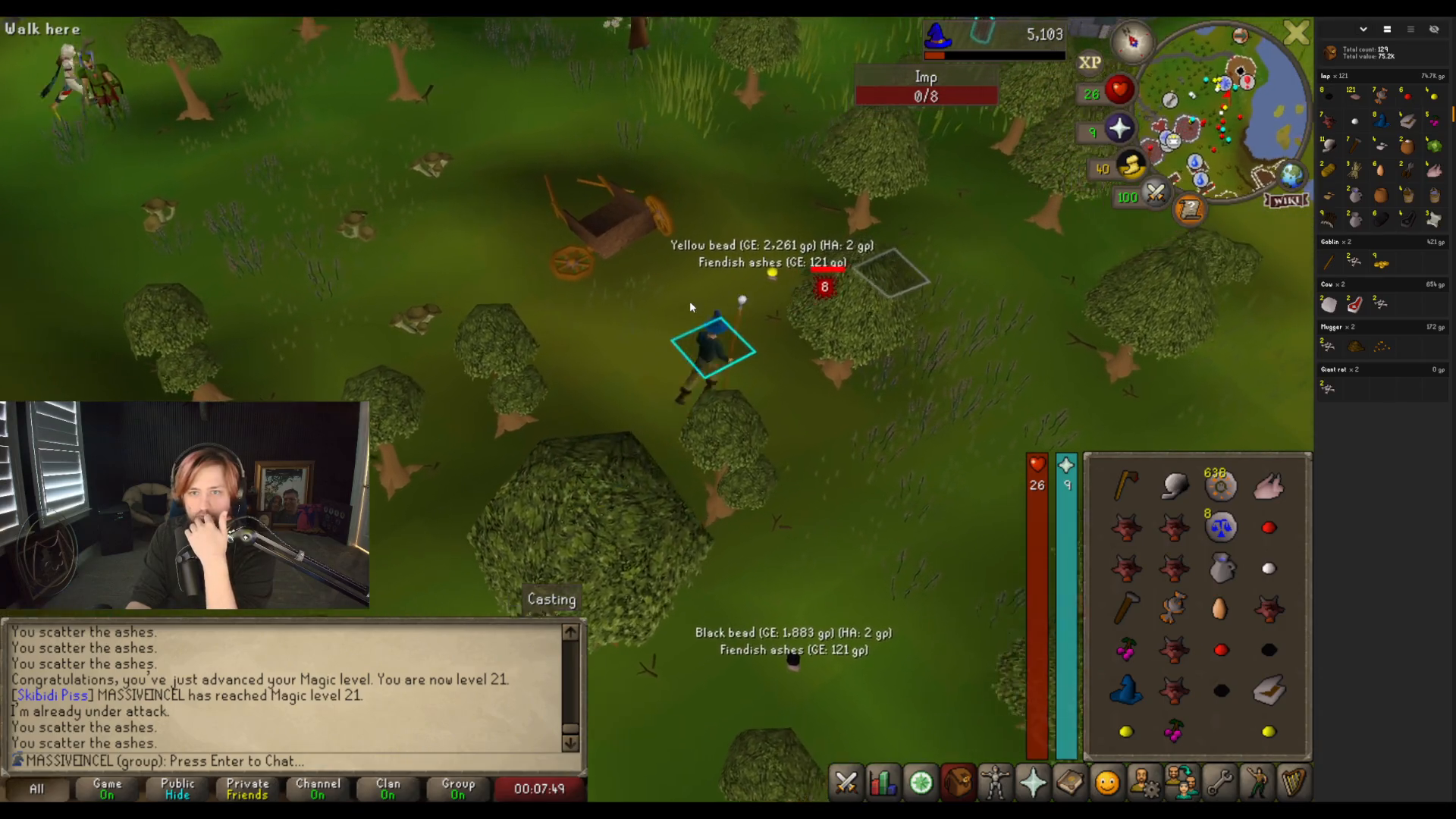The image size is (1456, 819).
Task: Select the Clan chat tab
Action: click(388, 789)
